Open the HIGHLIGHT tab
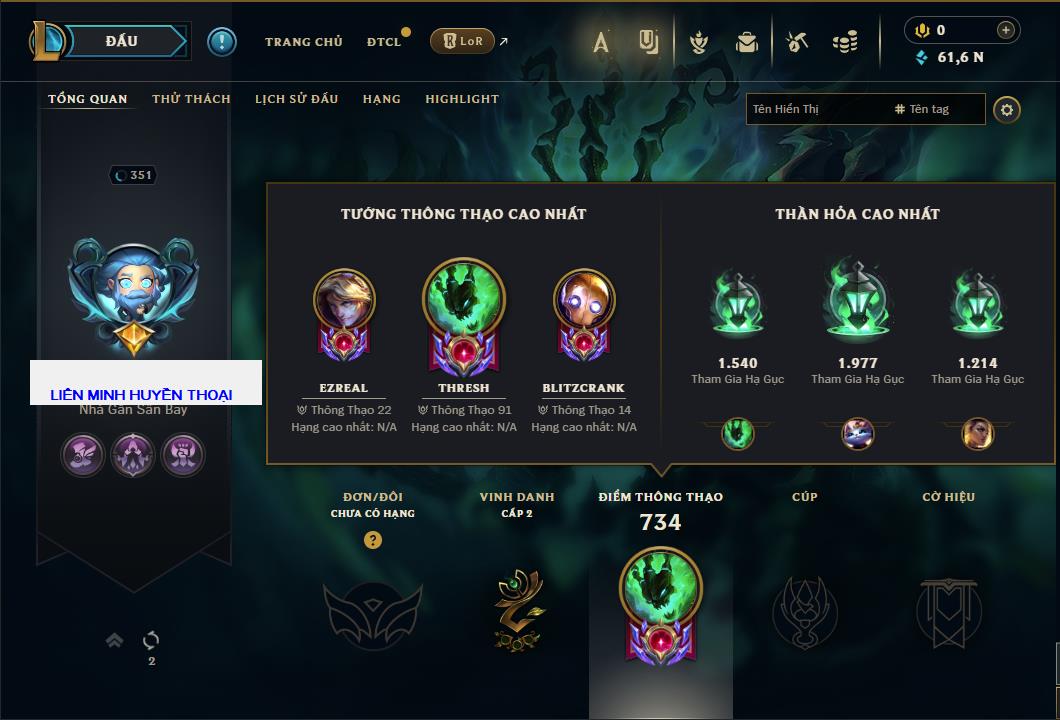 [461, 99]
